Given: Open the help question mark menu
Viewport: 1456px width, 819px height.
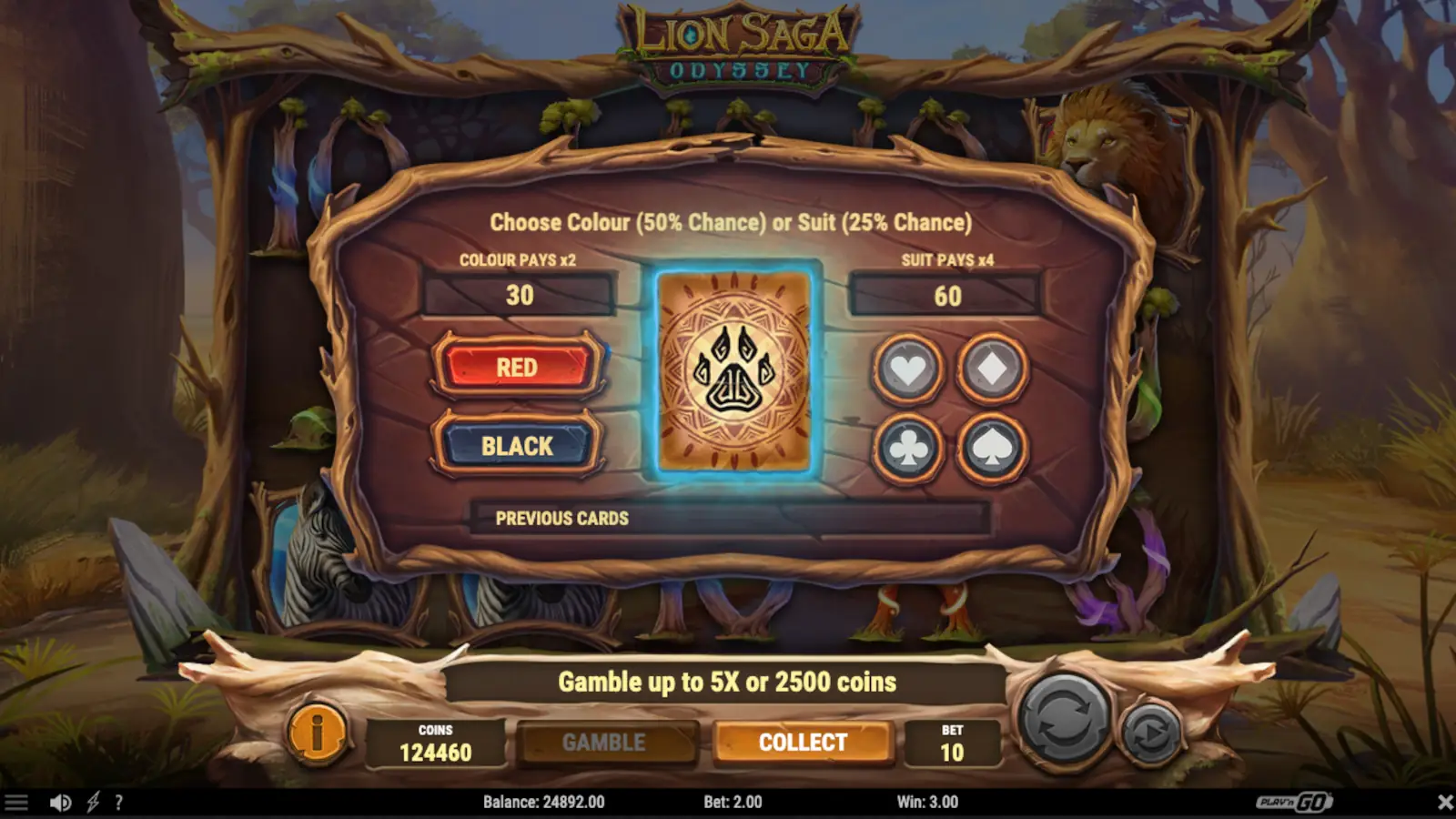Looking at the screenshot, I should (117, 802).
